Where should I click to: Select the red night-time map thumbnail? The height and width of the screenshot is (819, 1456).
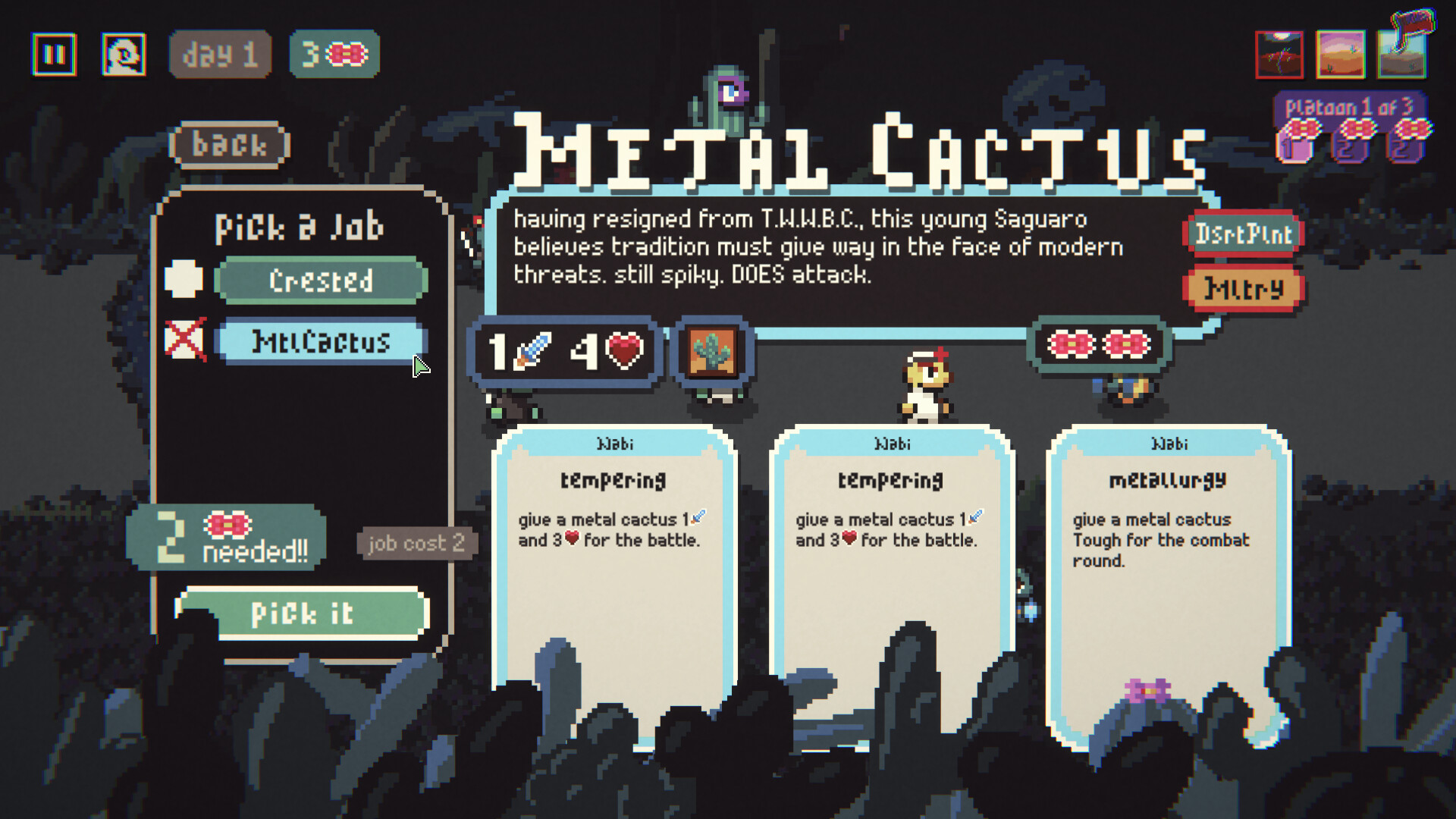(1279, 55)
